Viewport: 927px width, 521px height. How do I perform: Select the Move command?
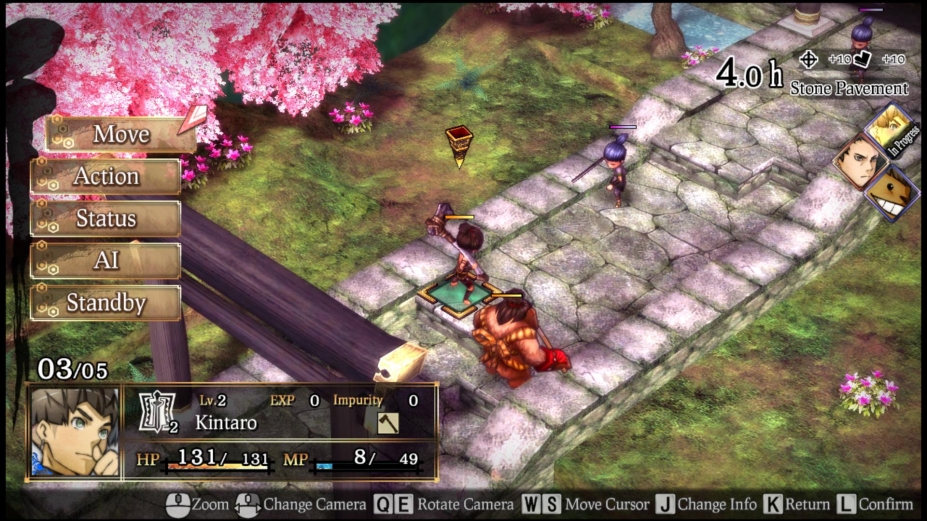tap(120, 134)
